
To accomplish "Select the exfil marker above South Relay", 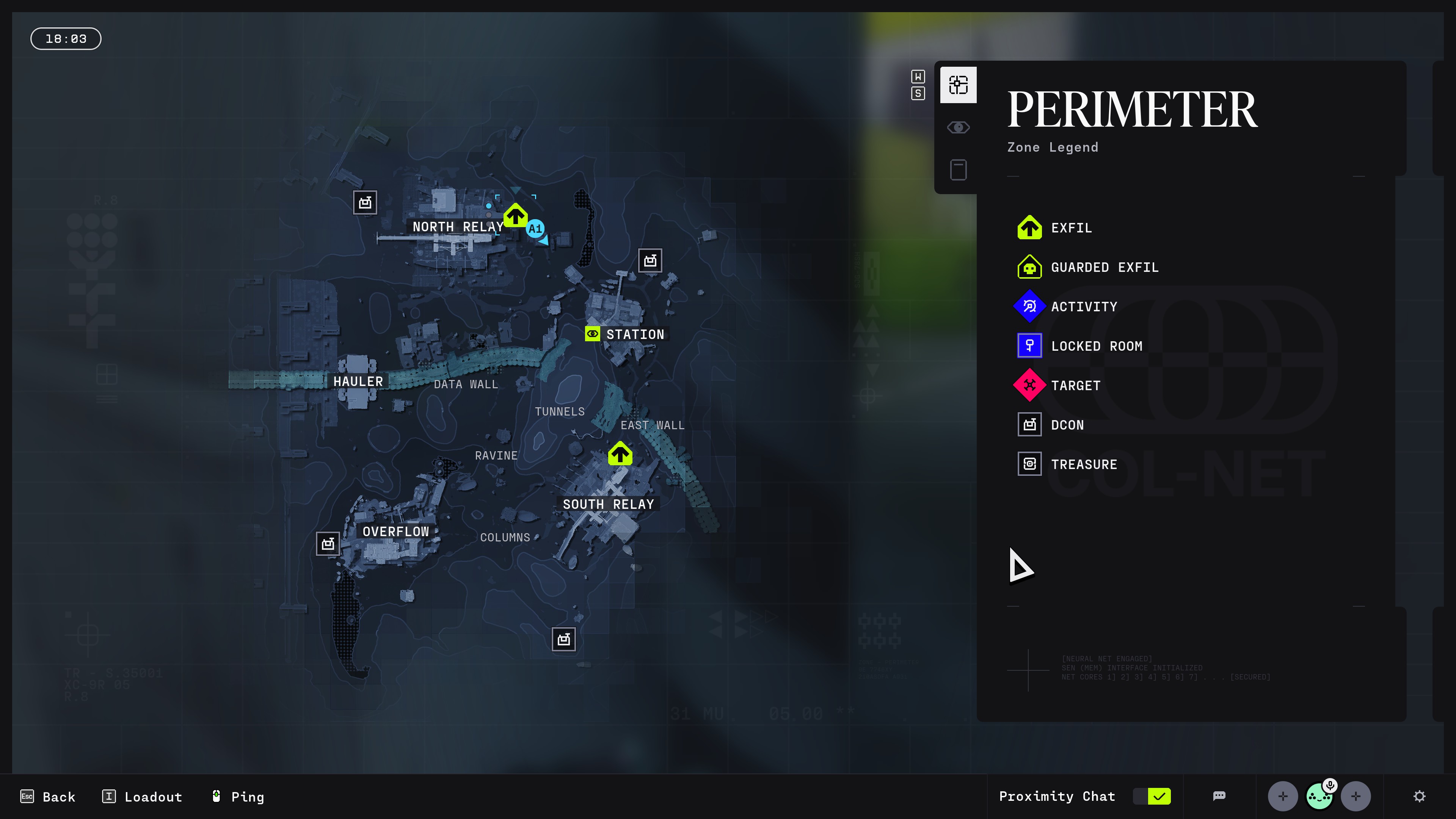I will click(x=620, y=454).
